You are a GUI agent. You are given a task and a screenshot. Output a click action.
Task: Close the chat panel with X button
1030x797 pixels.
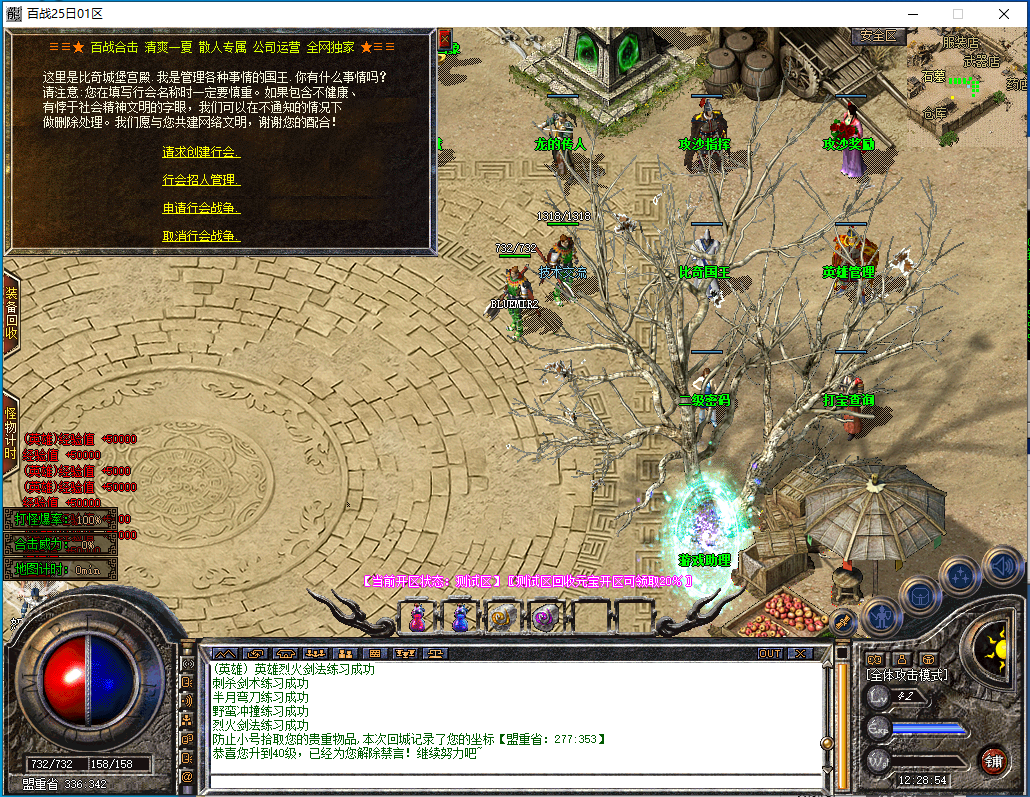(801, 653)
